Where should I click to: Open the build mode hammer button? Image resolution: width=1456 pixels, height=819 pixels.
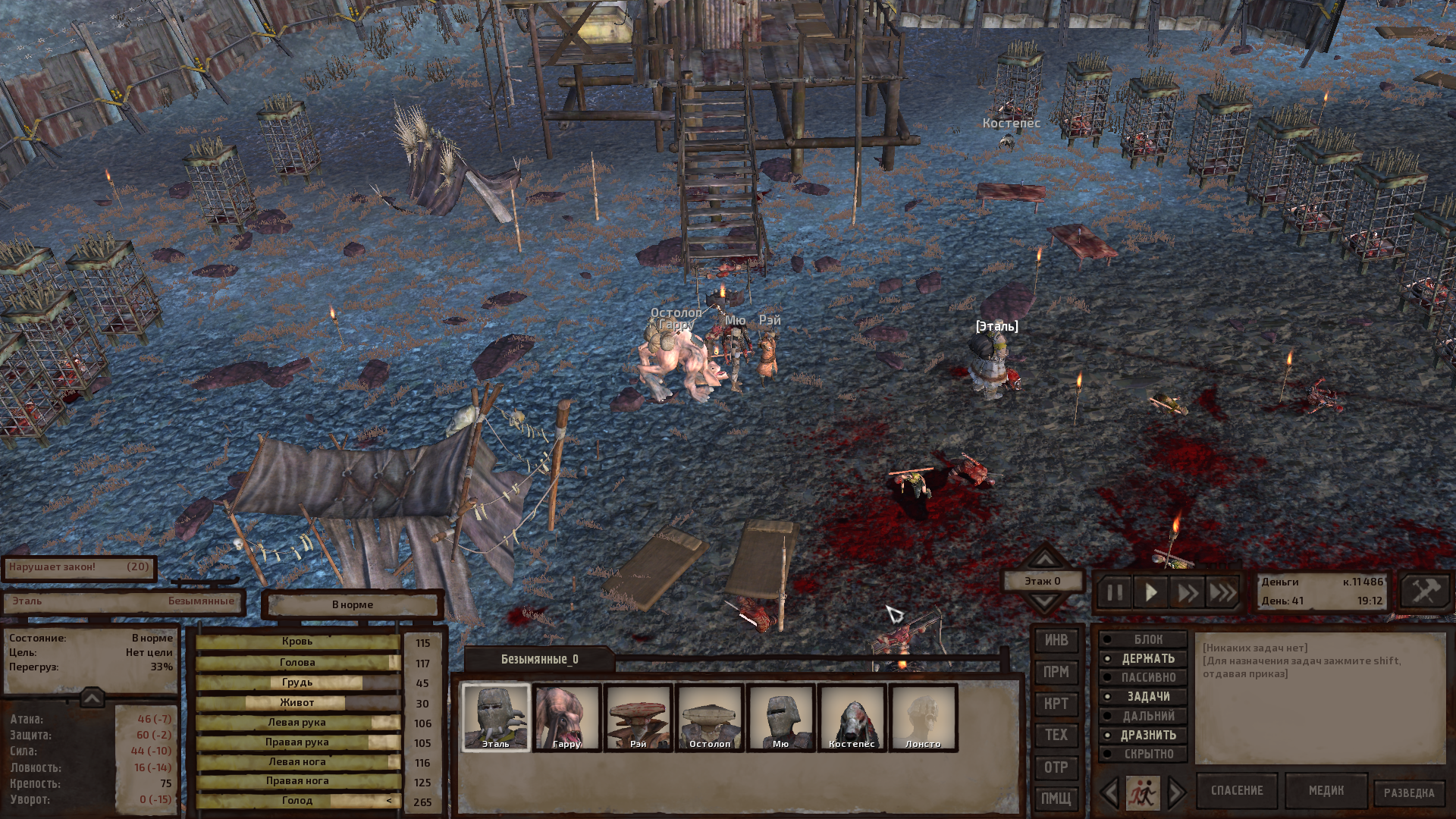(x=1426, y=591)
